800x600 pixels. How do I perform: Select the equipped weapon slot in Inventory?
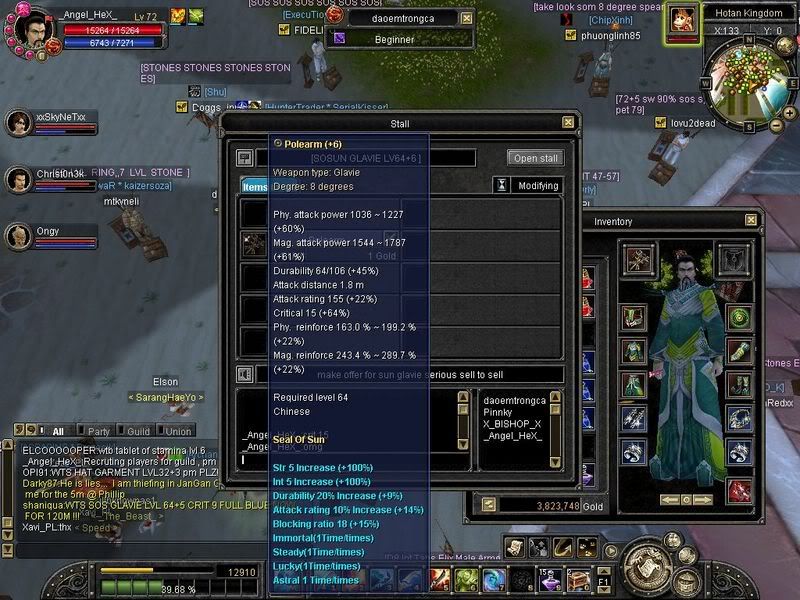[x=637, y=257]
